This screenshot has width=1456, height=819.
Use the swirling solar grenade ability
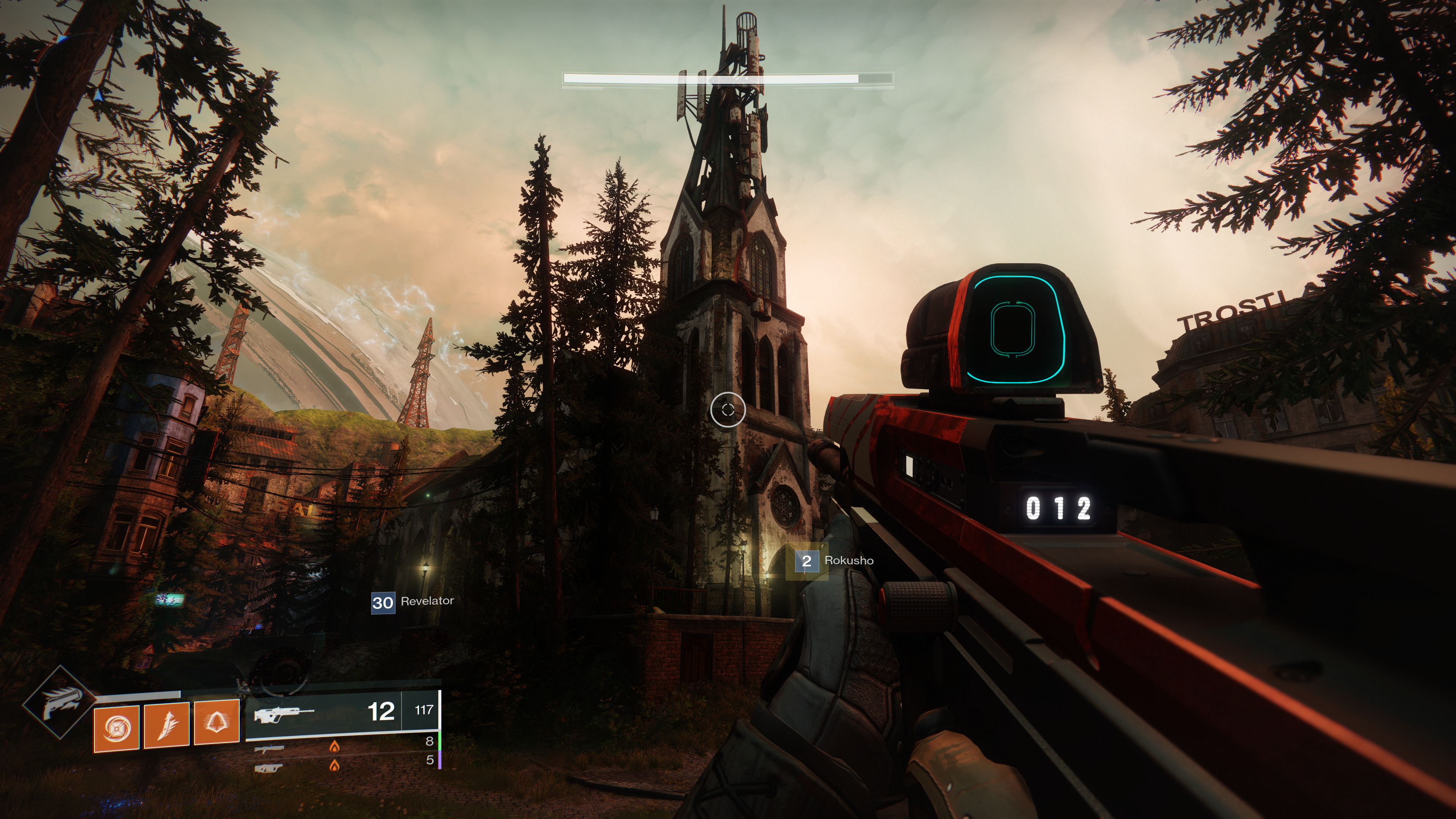(116, 728)
